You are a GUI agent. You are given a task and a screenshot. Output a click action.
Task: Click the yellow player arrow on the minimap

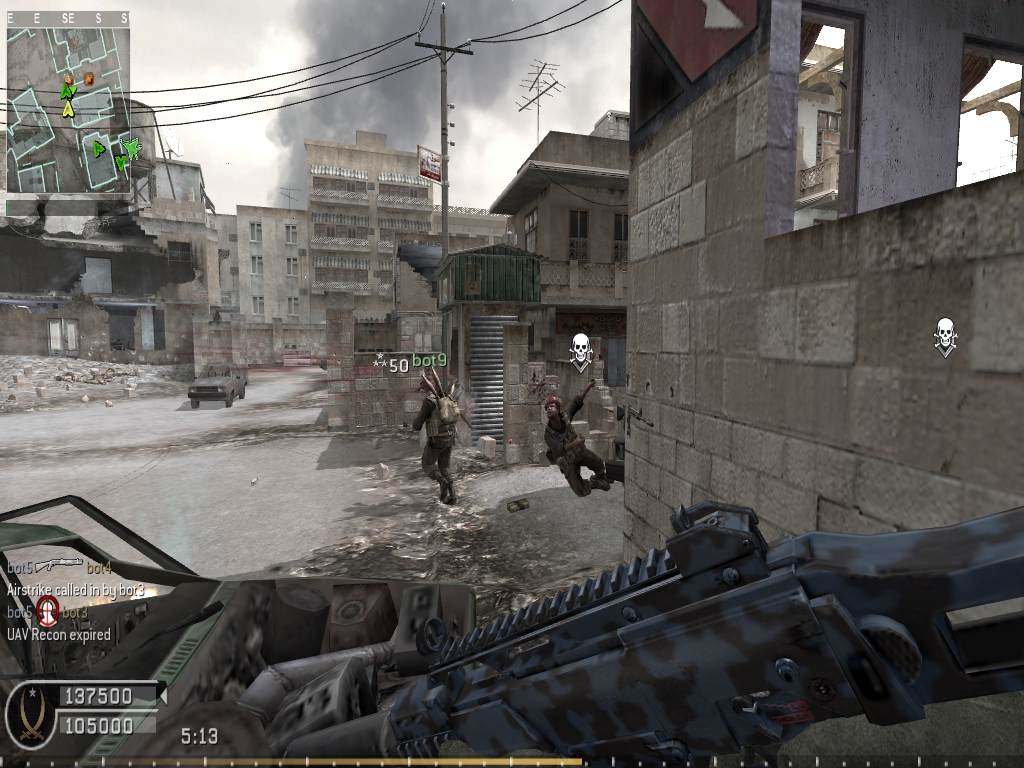click(x=68, y=108)
